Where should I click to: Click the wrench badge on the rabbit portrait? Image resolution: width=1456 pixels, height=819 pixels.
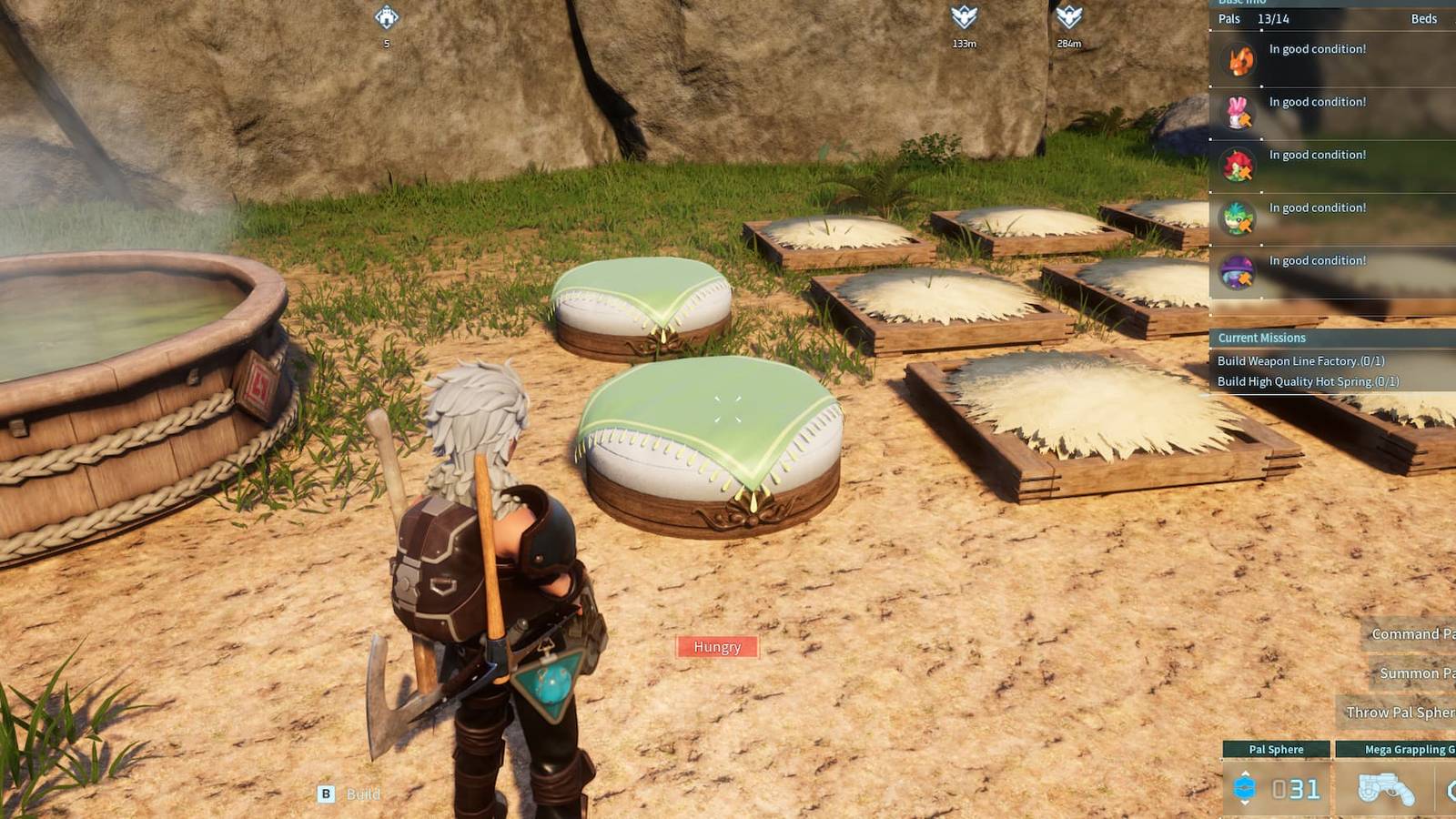(x=1246, y=120)
